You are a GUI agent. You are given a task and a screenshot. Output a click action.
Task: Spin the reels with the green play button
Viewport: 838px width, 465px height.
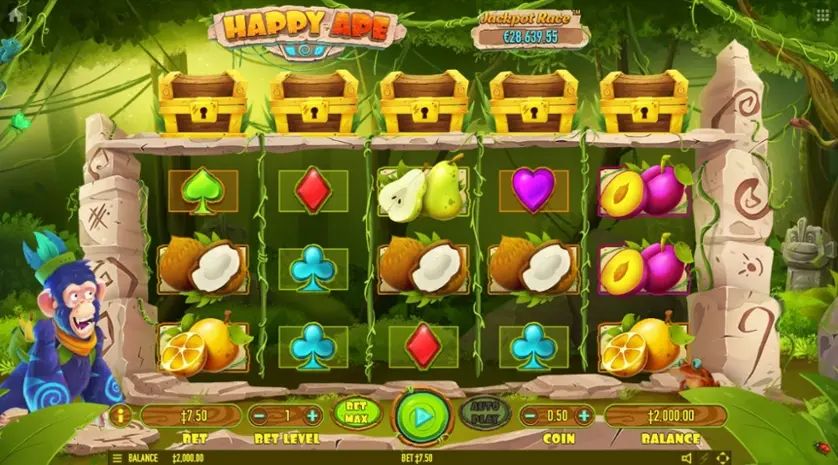(421, 415)
